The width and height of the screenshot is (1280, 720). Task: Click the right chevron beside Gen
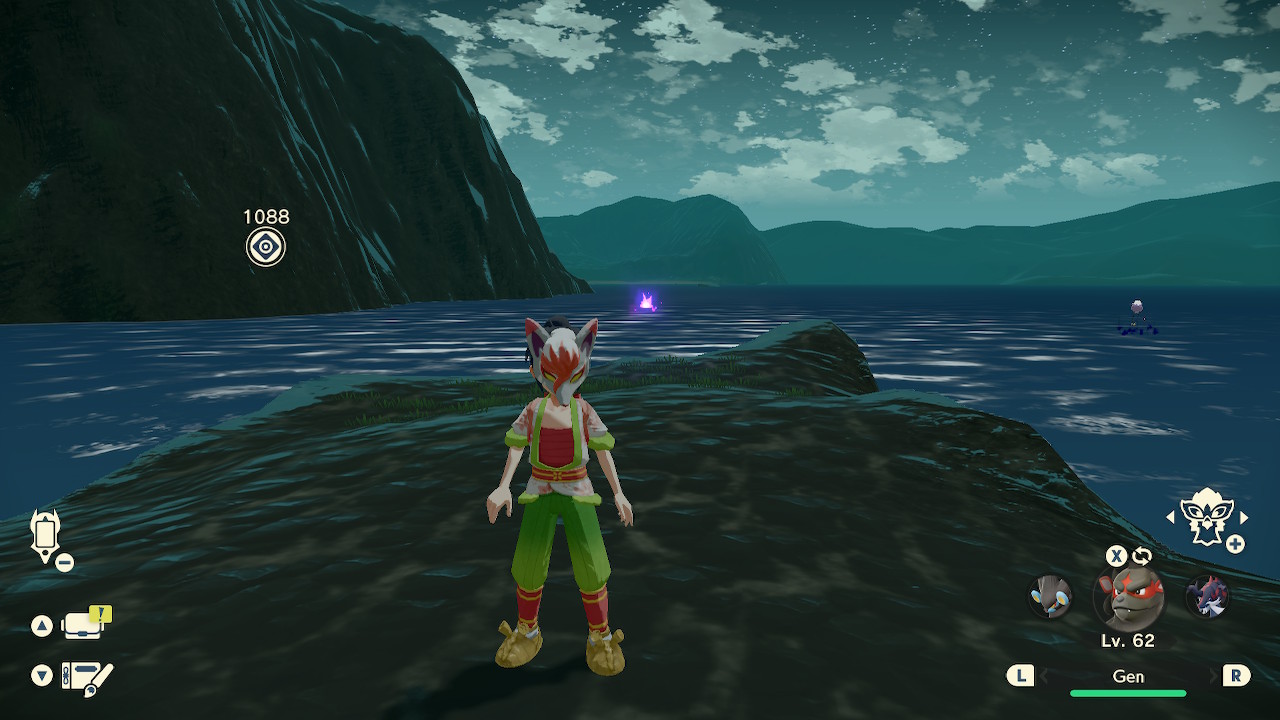[x=1212, y=677]
